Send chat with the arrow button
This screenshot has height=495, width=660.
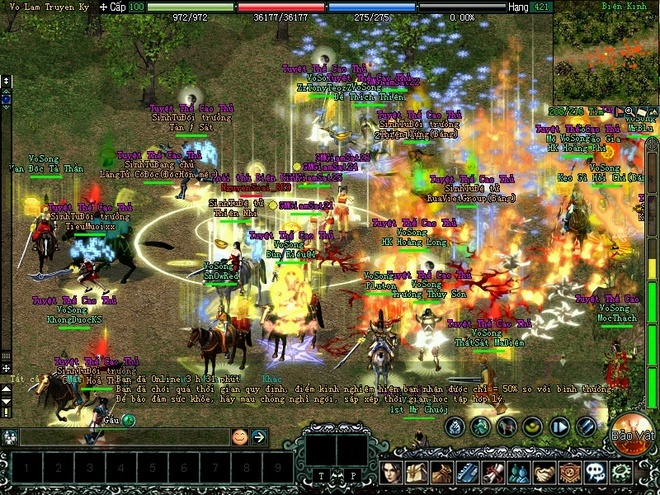(x=259, y=437)
